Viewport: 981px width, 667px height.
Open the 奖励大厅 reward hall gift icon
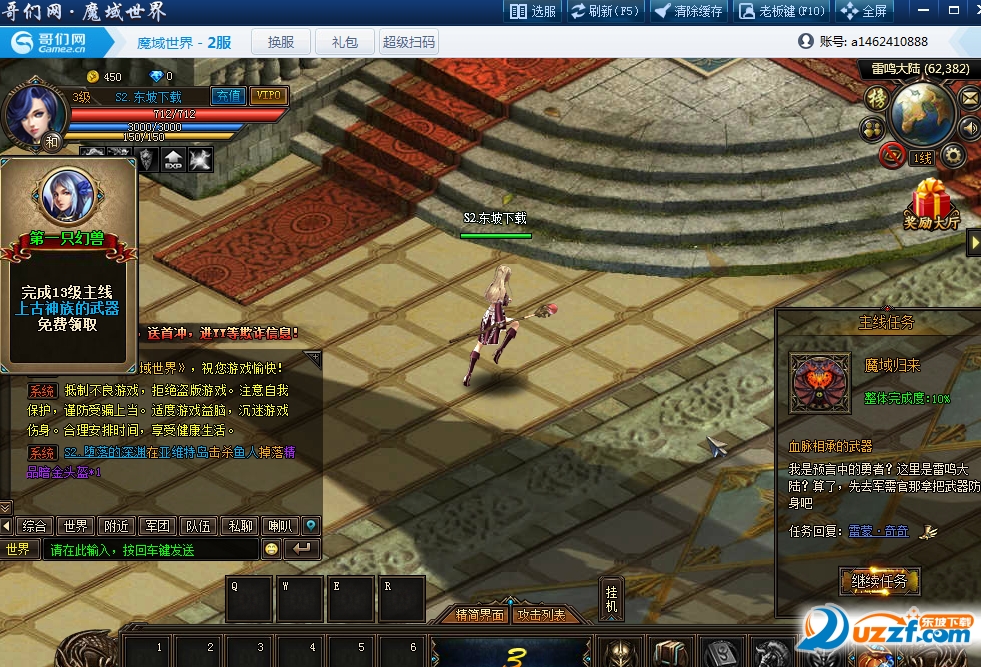(x=932, y=205)
